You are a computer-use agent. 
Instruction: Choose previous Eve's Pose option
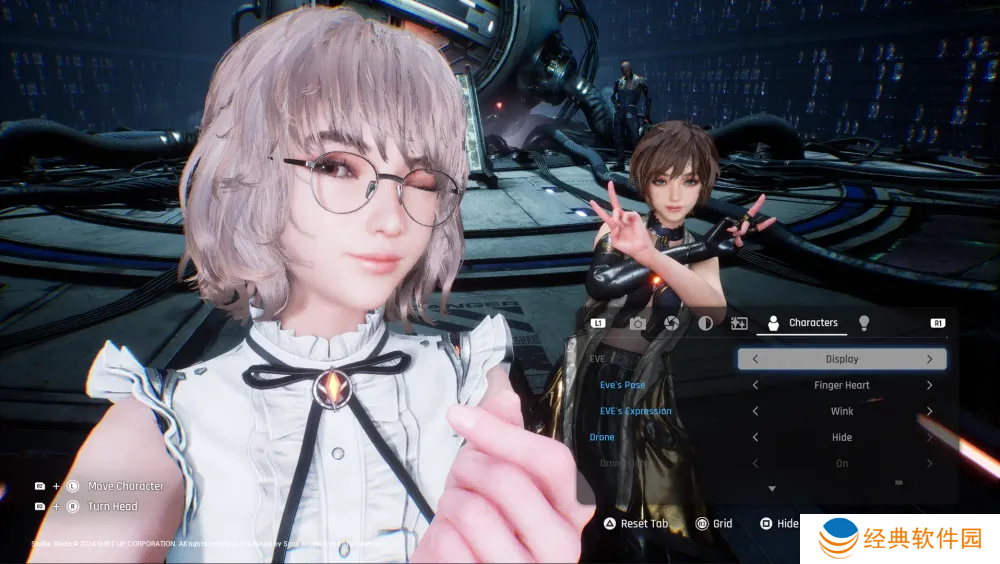click(755, 385)
